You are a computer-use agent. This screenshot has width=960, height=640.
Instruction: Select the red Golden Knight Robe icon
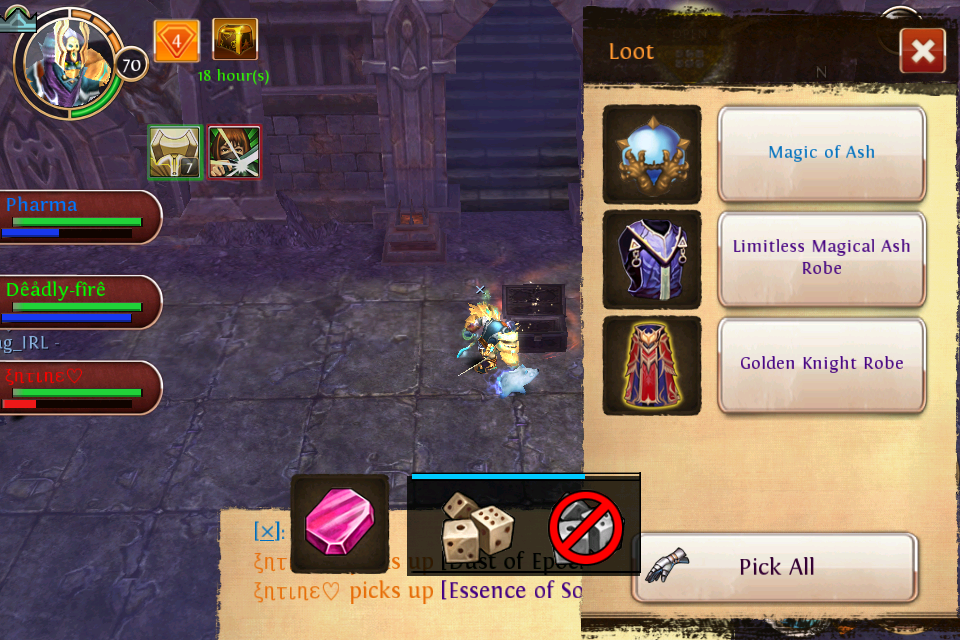(x=652, y=365)
